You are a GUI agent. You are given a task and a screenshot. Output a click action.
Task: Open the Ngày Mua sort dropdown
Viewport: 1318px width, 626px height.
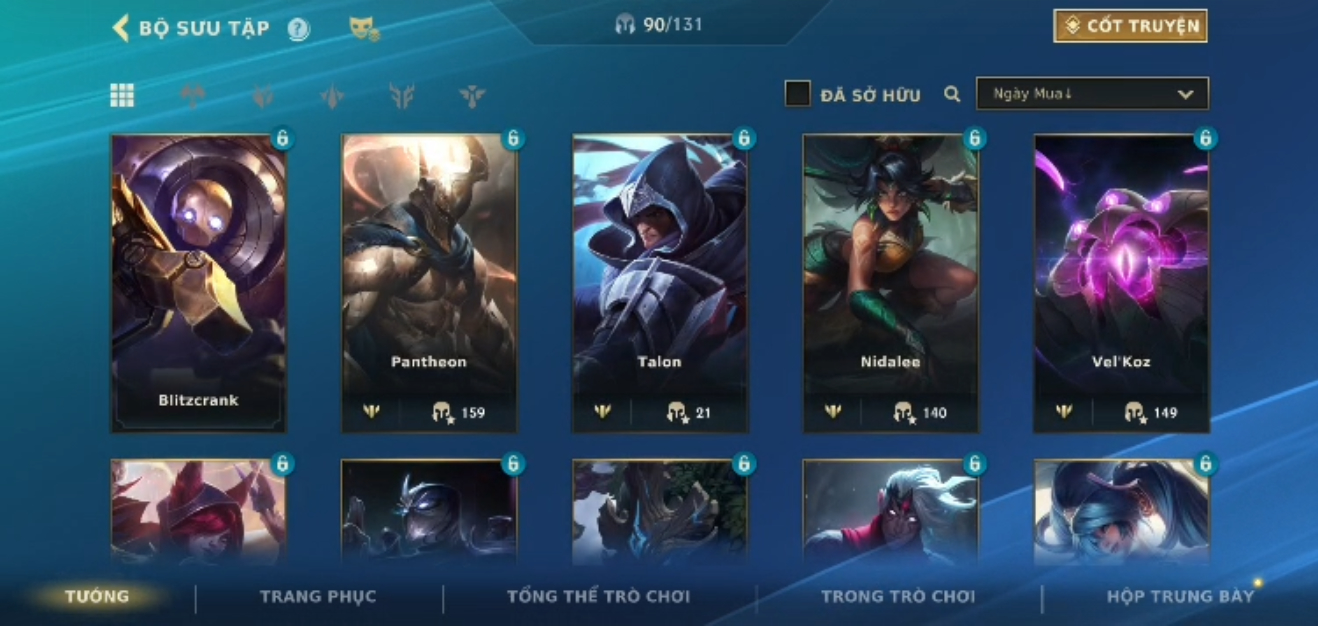pos(1092,94)
